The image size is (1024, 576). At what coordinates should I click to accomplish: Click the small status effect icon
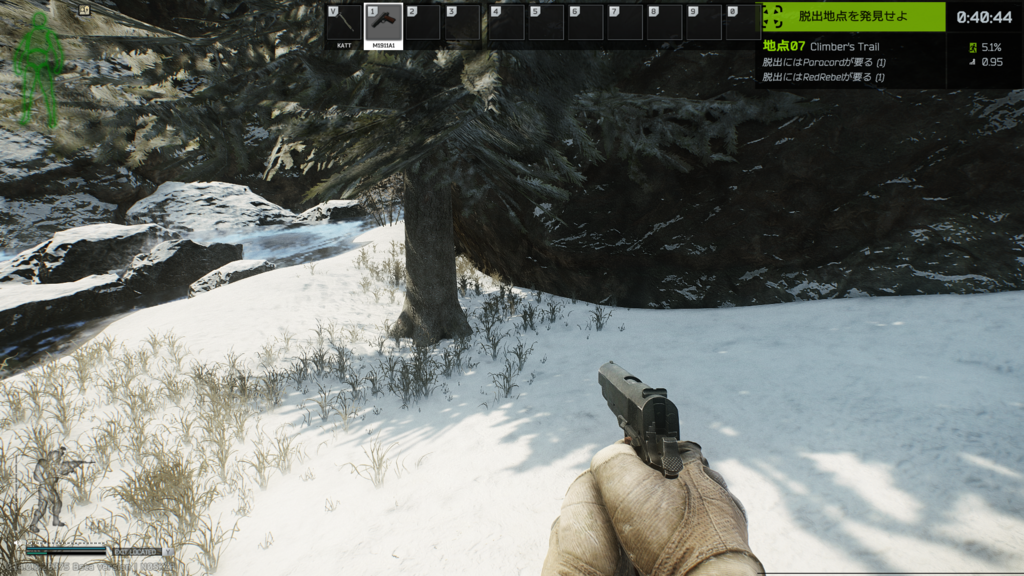click(84, 11)
